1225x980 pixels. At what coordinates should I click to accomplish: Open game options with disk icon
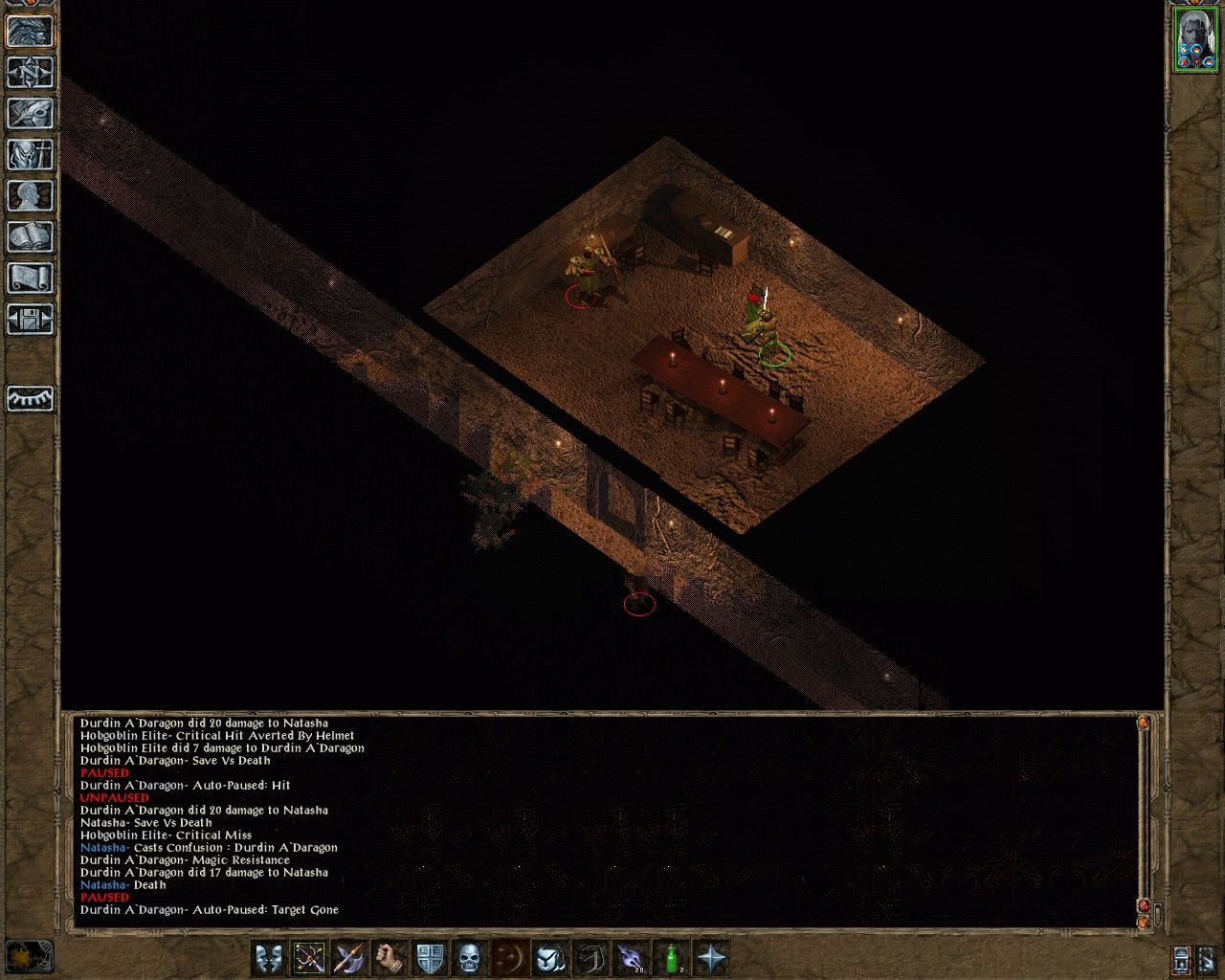tap(31, 317)
